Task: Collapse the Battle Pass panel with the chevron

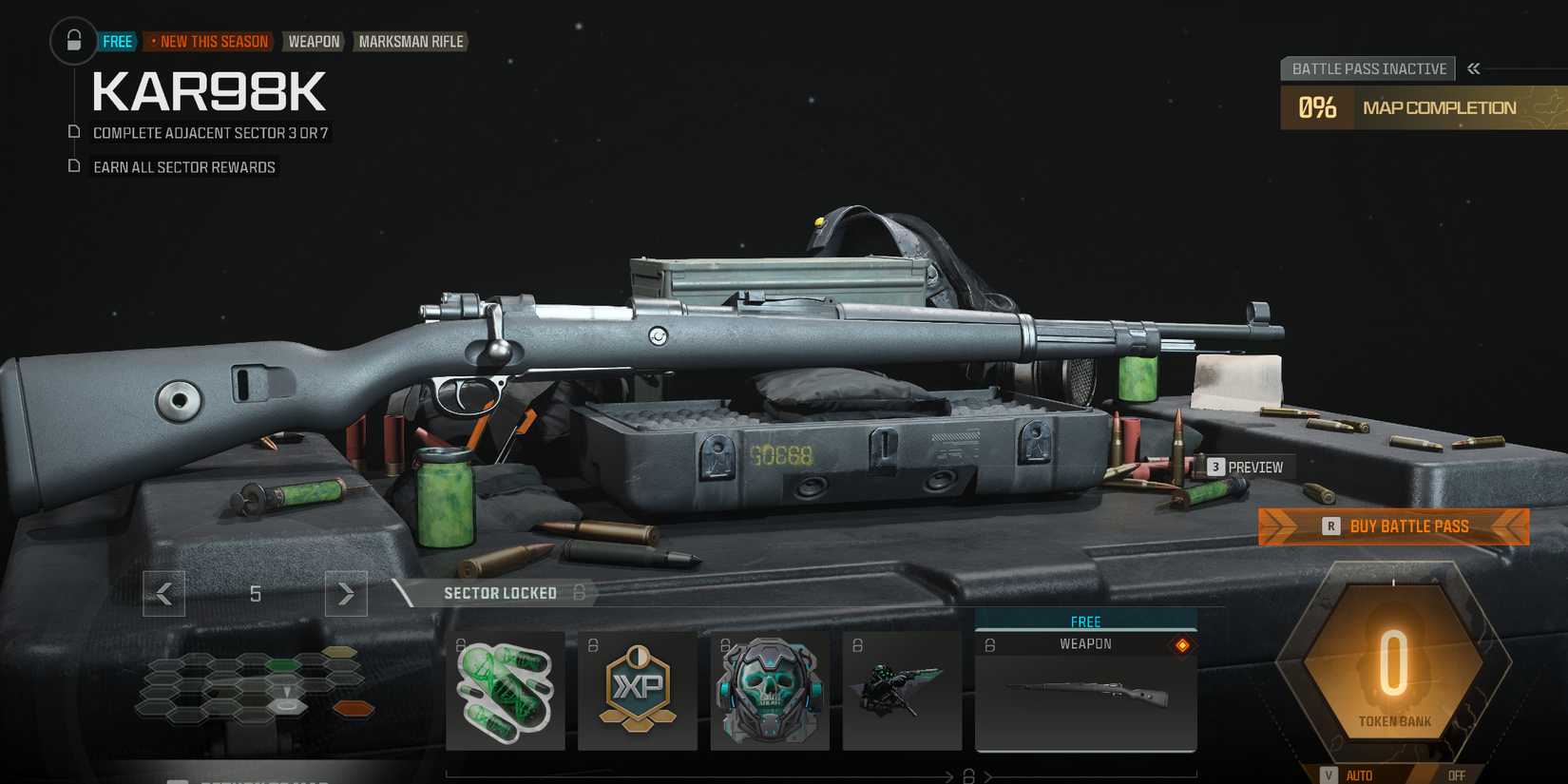Action: 1474,67
